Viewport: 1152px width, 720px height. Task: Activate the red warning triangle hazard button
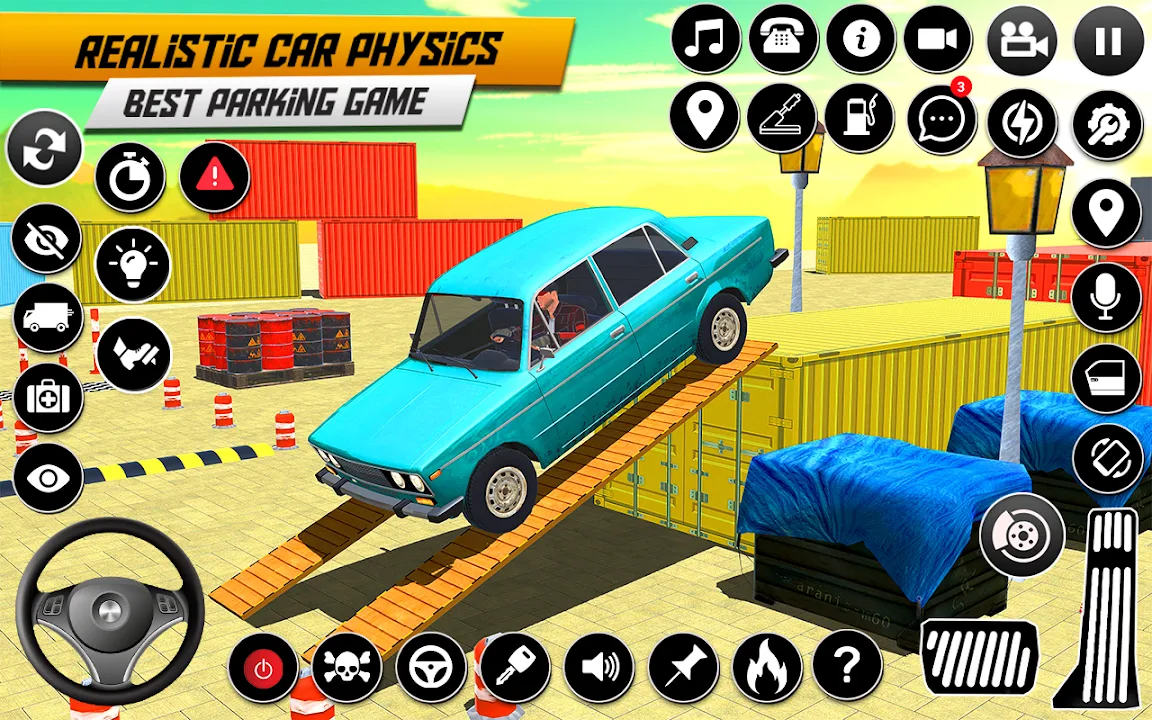[214, 177]
